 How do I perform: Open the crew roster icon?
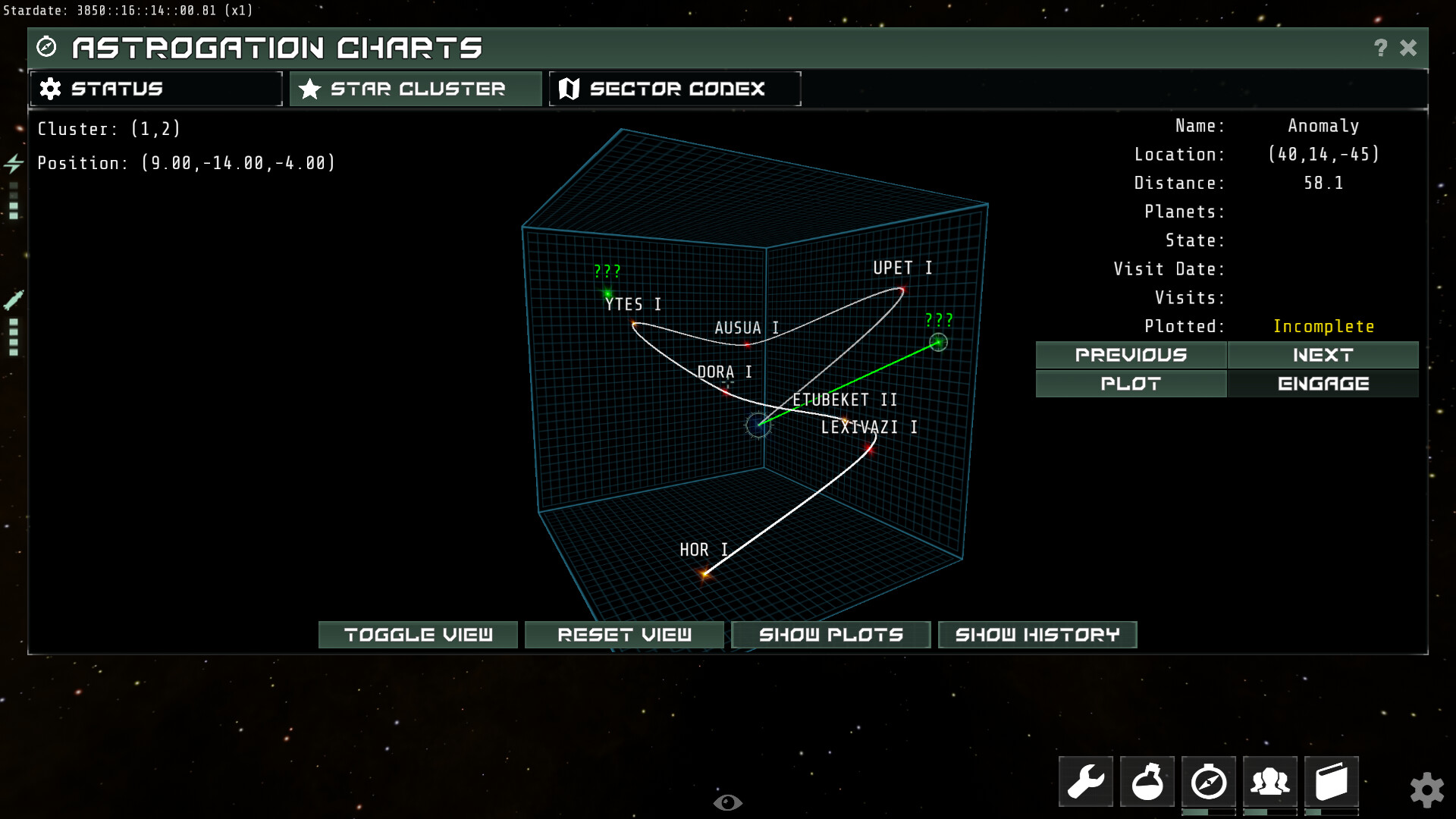coord(1270,781)
